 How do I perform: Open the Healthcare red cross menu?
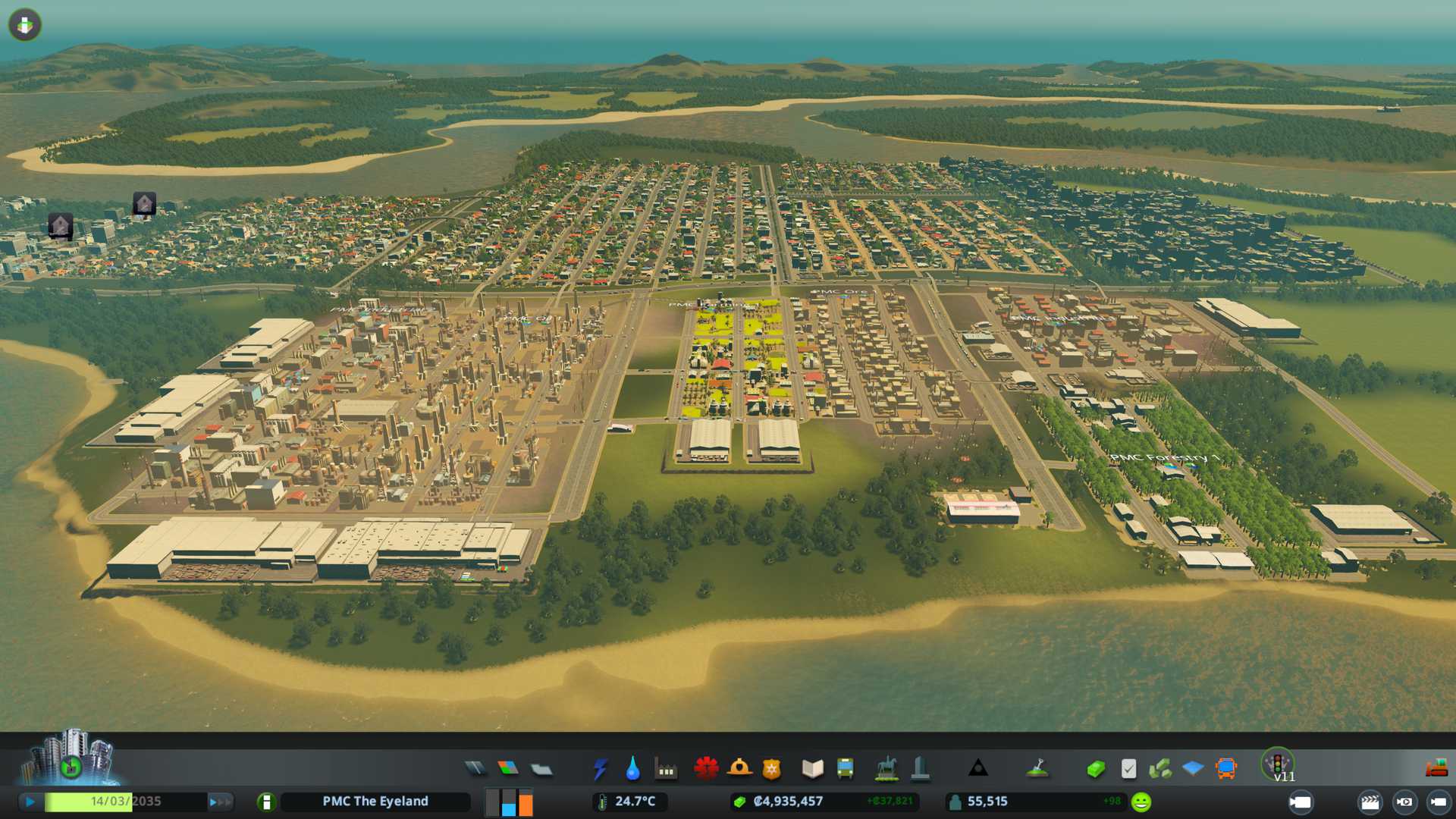click(x=706, y=769)
